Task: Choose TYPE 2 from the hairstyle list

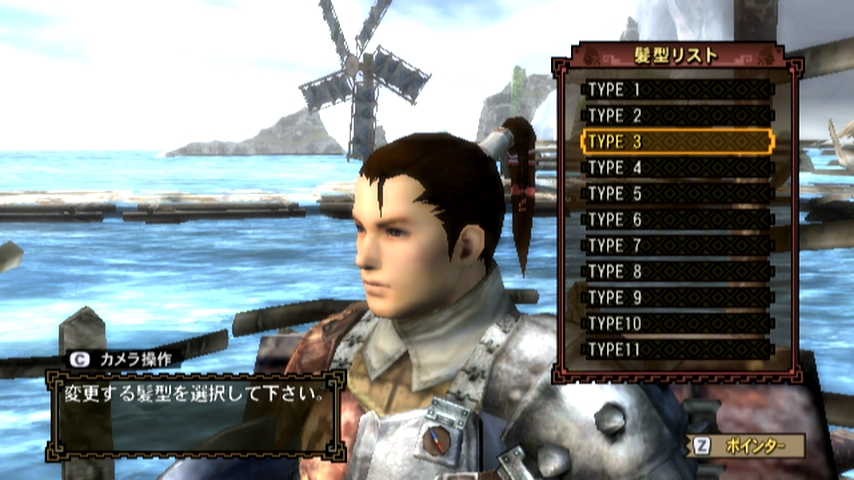Action: click(x=677, y=115)
